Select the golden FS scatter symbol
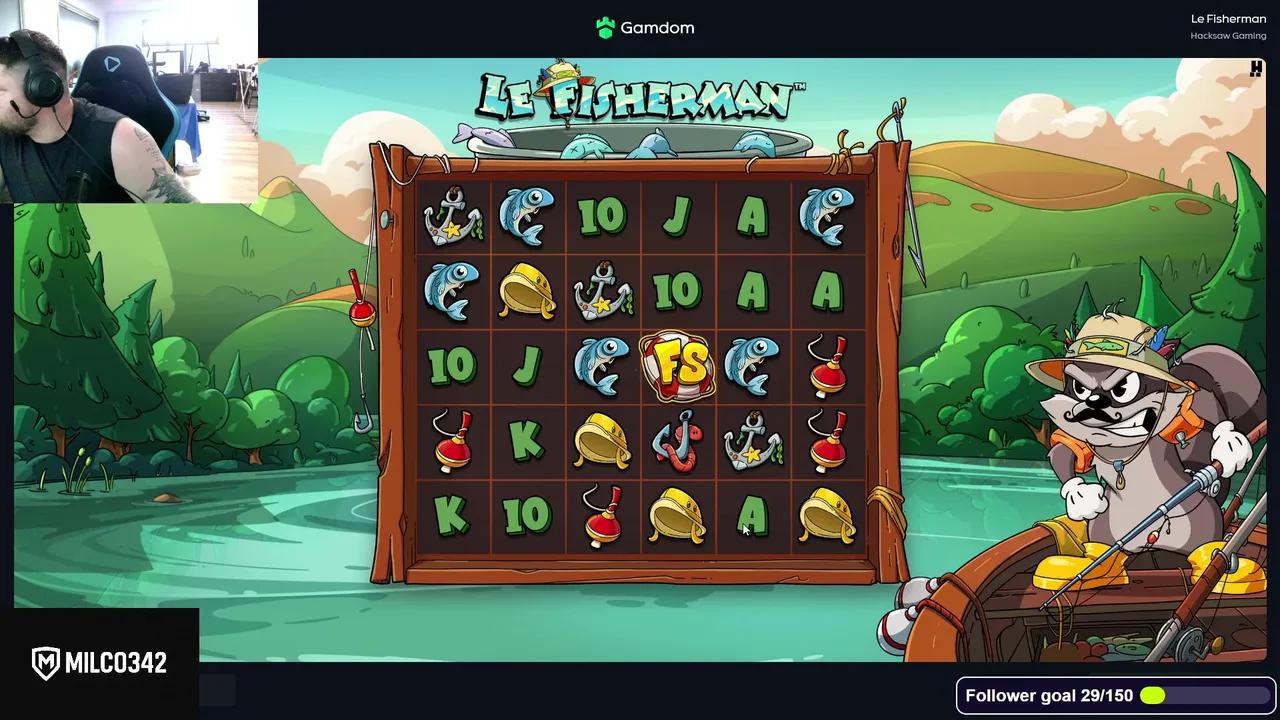Screen dimensions: 1280x720 pyautogui.click(x=678, y=365)
